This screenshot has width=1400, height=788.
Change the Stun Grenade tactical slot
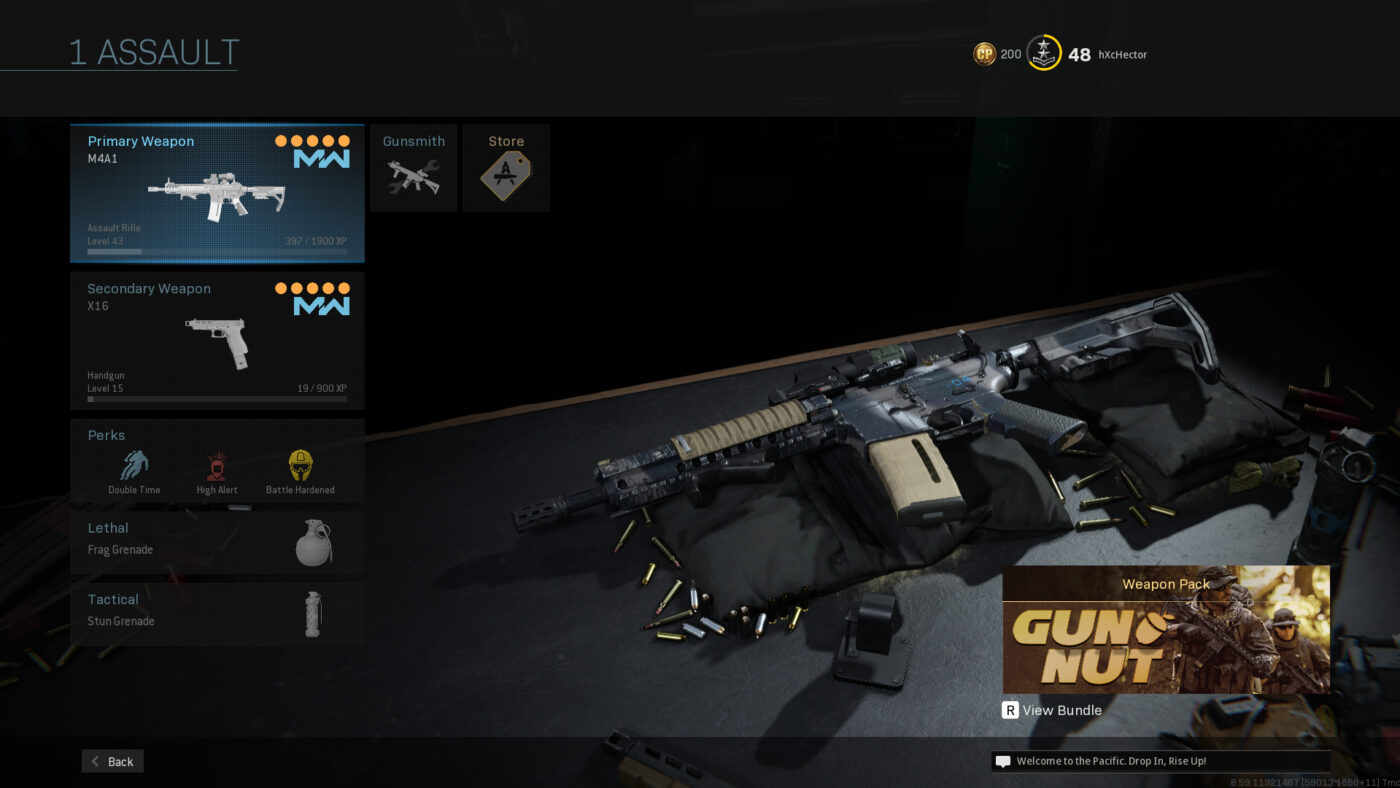(x=217, y=611)
